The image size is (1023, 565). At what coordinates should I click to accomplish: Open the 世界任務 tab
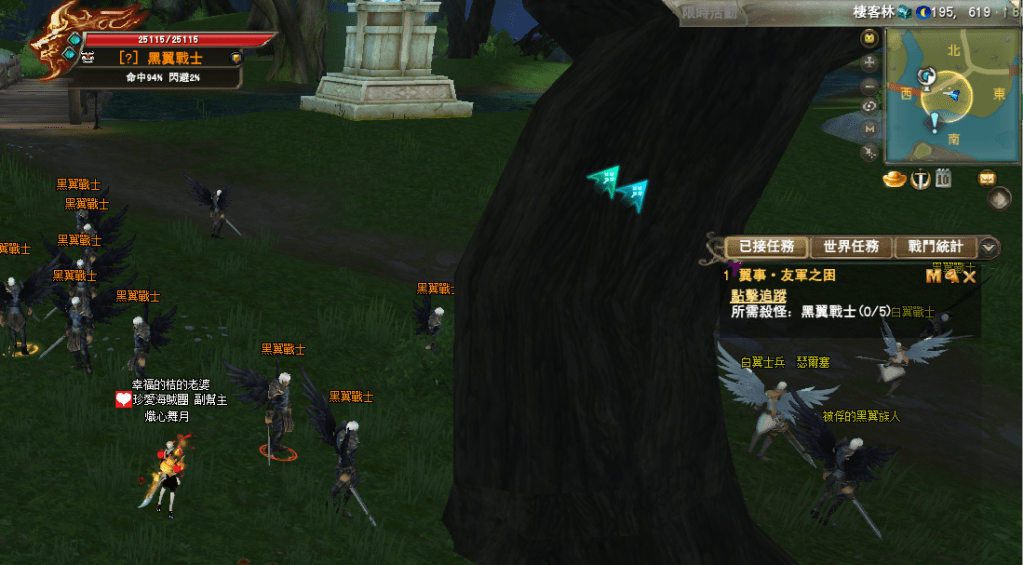point(851,247)
